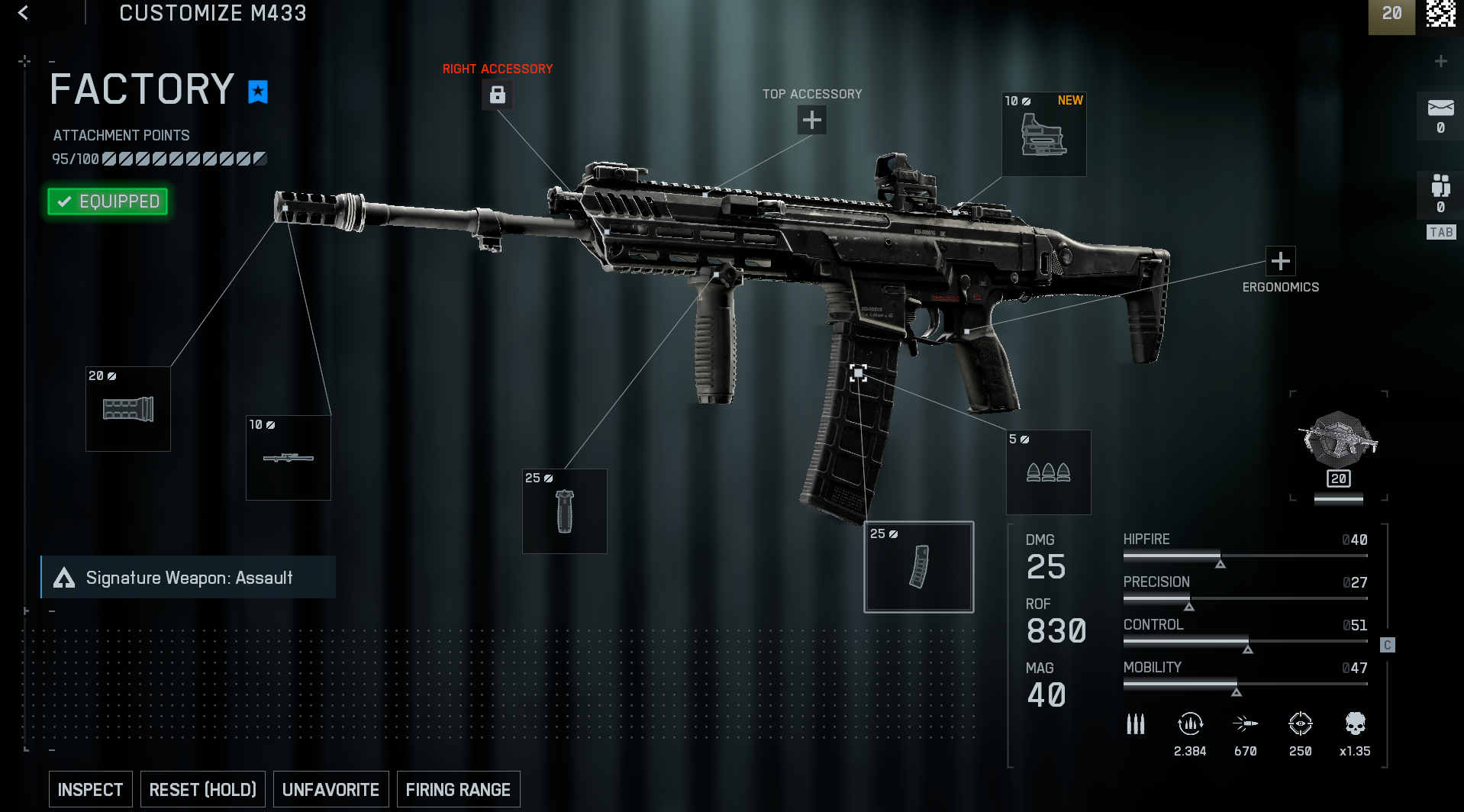The width and height of the screenshot is (1464, 812).
Task: Click the plus icon above mail
Action: click(1440, 61)
